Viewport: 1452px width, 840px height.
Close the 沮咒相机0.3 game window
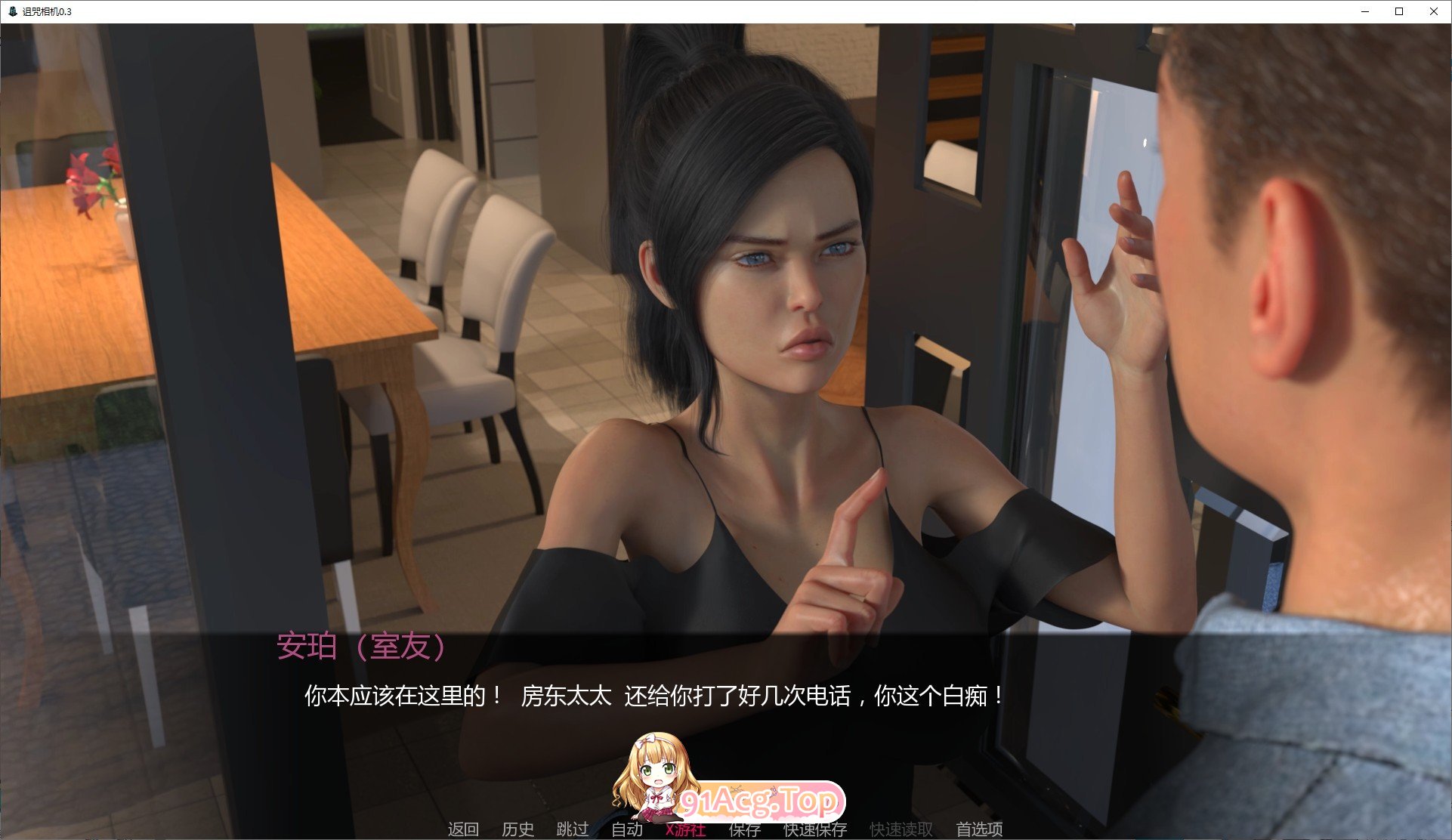point(1433,11)
